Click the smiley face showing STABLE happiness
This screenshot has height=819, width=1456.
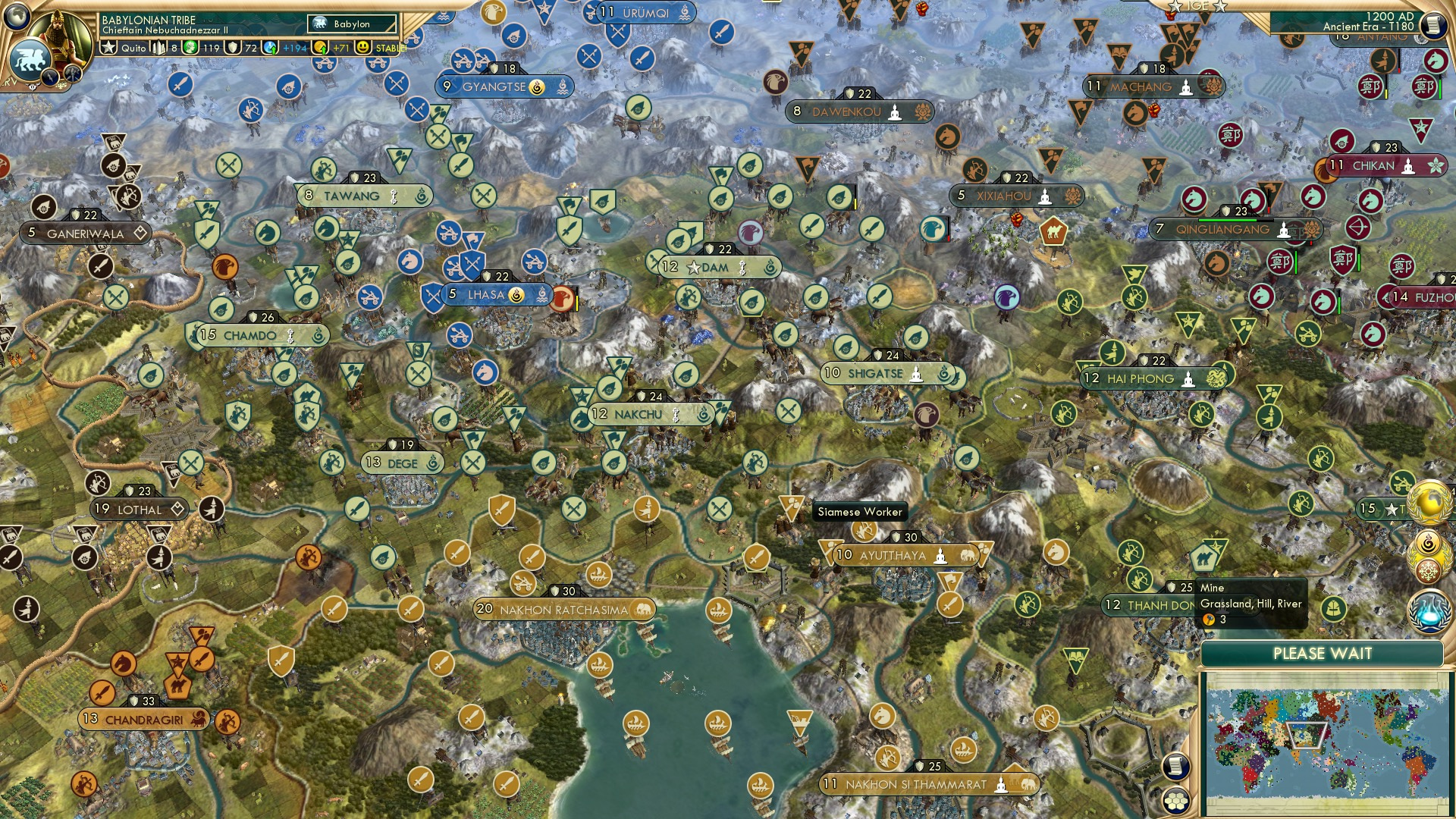[x=363, y=48]
